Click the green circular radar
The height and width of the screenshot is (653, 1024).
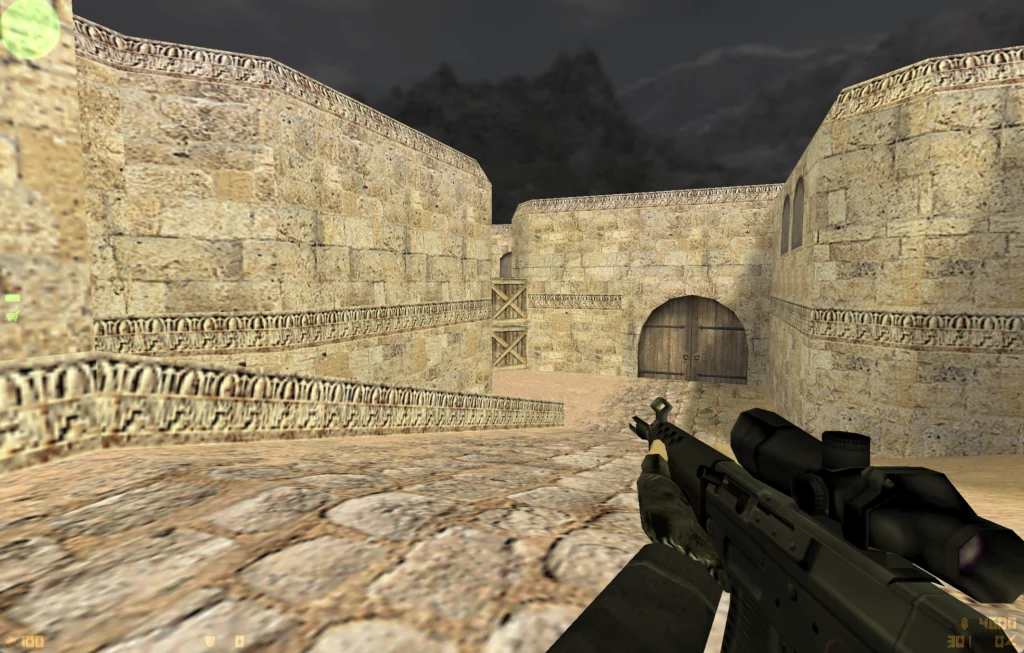29,28
